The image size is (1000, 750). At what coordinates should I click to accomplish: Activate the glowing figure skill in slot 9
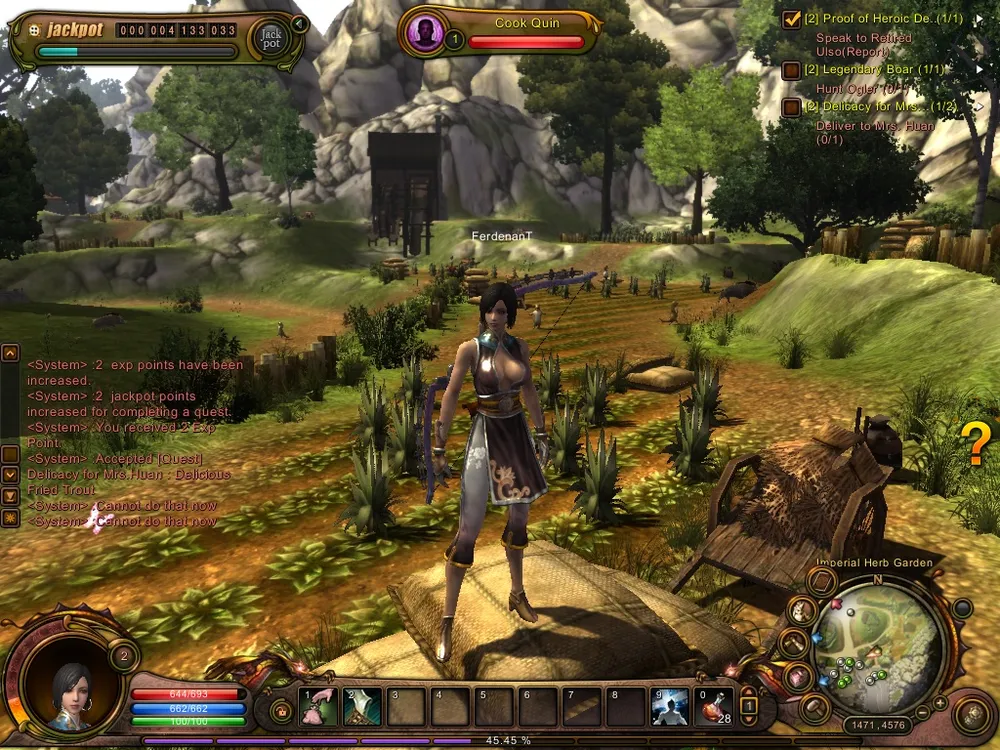(x=670, y=706)
